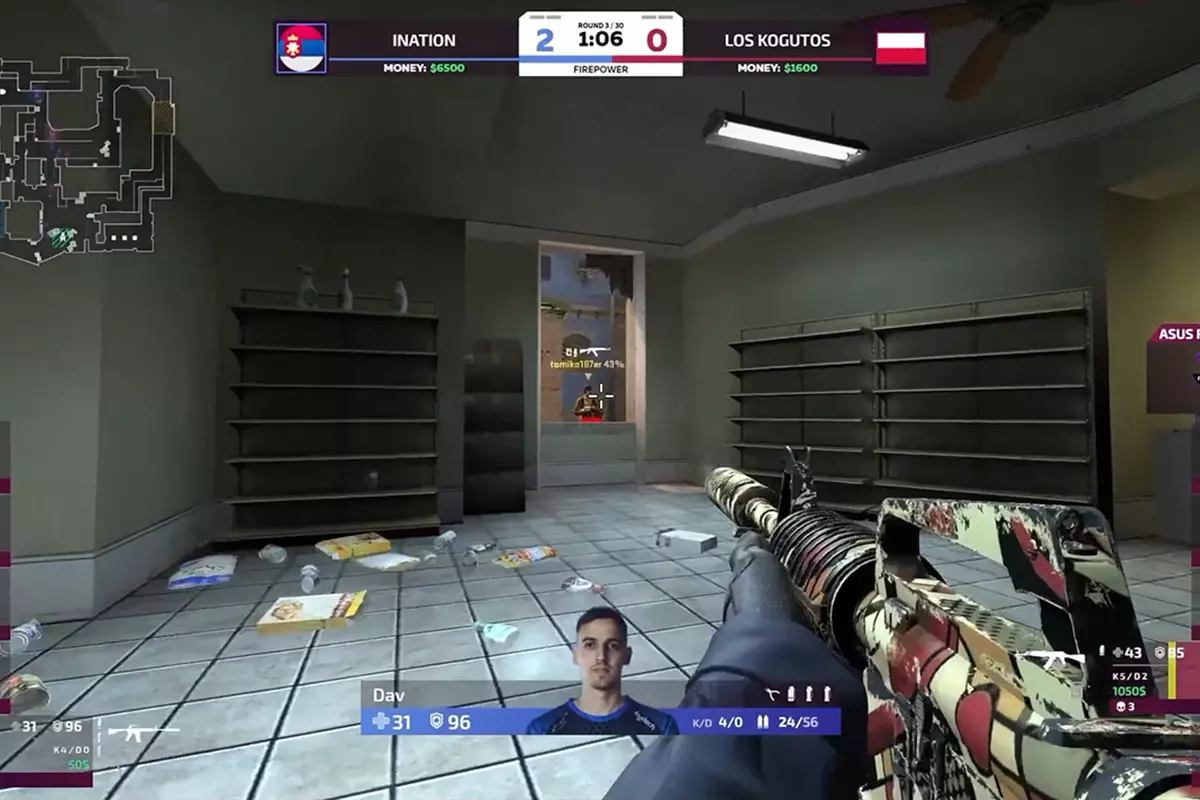The image size is (1200, 800).
Task: Click the defuse kit pliers icon
Action: [x=771, y=693]
